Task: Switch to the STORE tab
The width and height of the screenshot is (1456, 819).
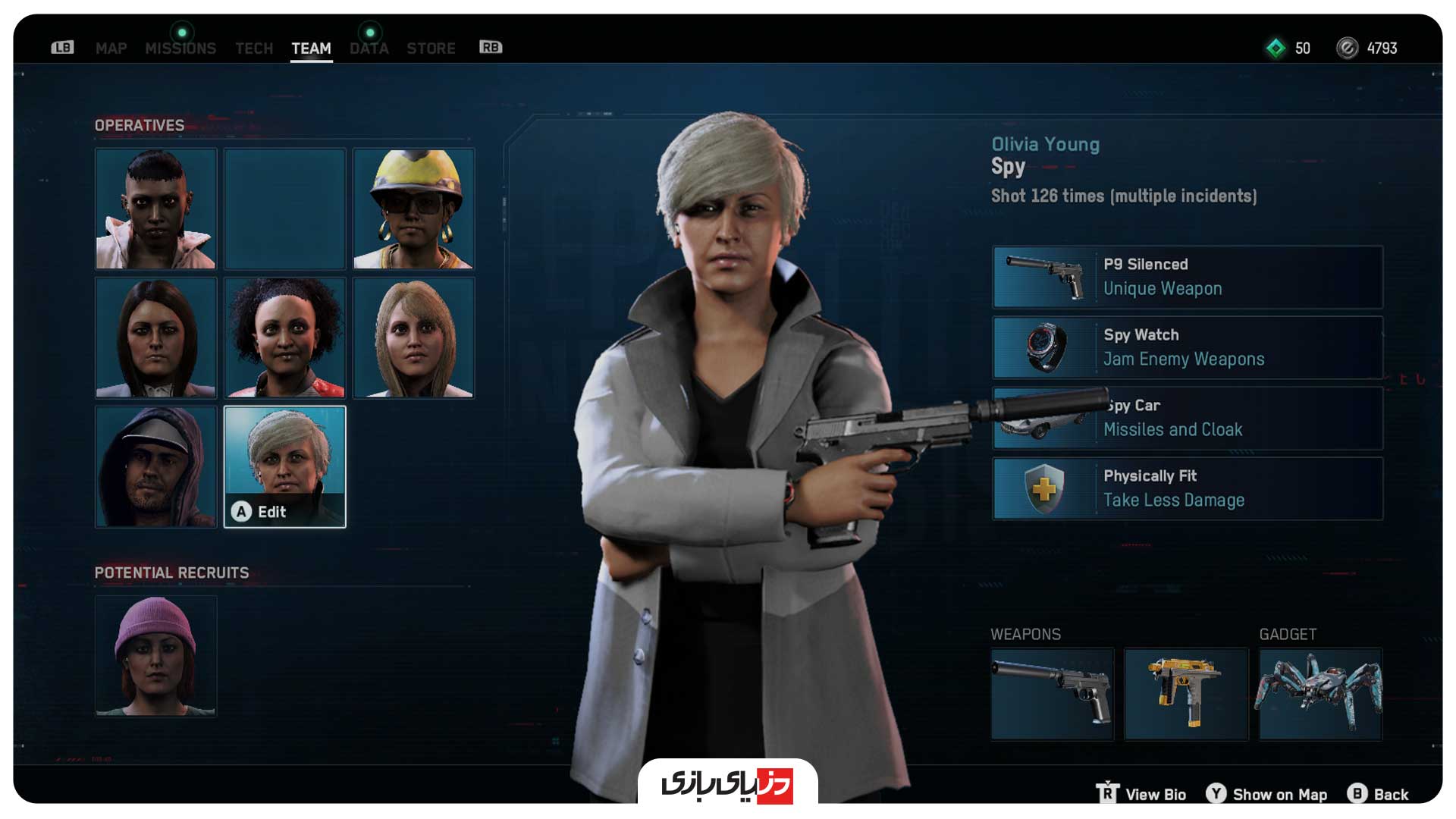Action: tap(431, 49)
